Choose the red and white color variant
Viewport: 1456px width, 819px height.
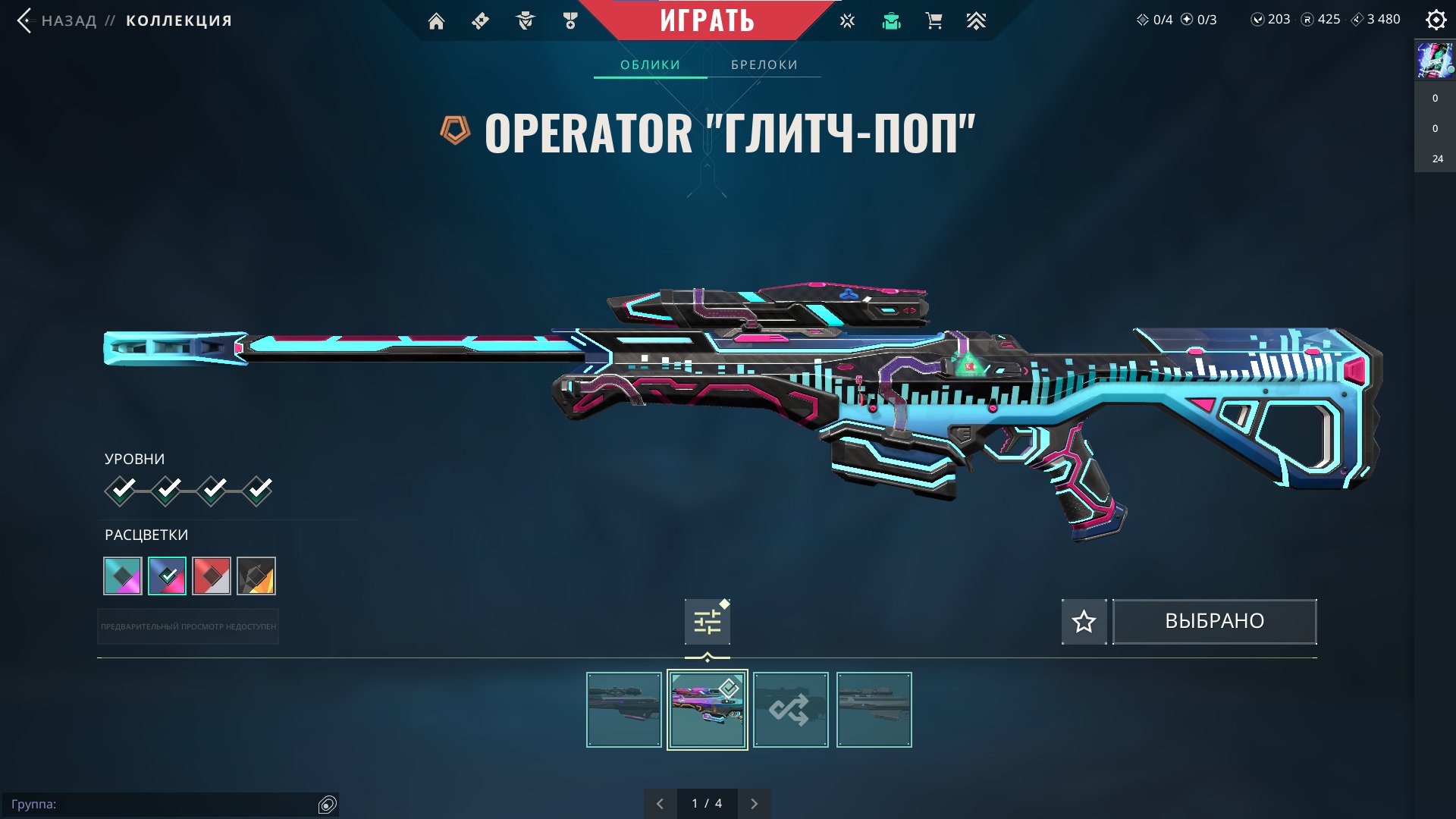[x=212, y=576]
